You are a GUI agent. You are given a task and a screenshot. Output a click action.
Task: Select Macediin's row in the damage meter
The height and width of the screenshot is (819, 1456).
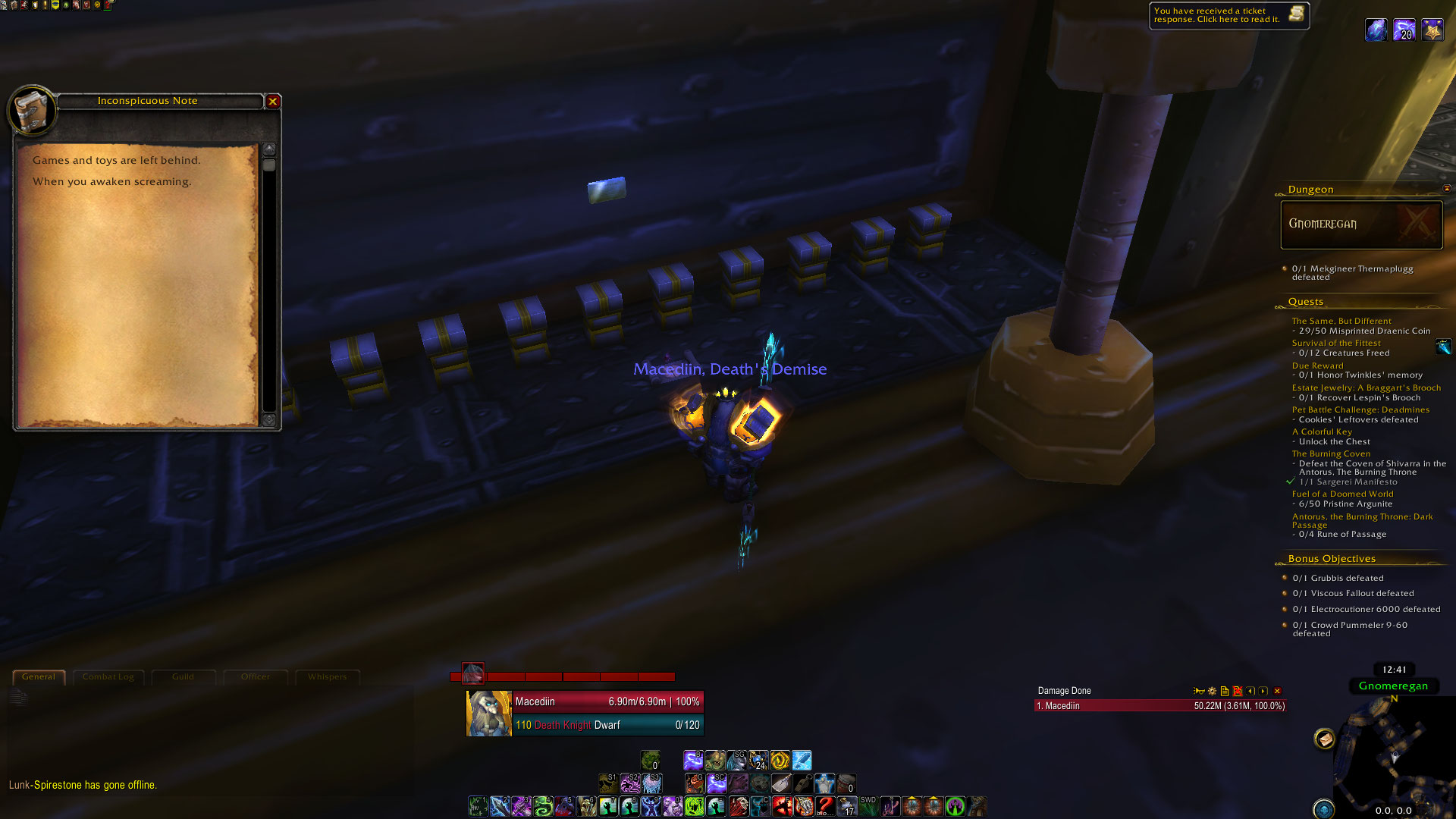1160,706
